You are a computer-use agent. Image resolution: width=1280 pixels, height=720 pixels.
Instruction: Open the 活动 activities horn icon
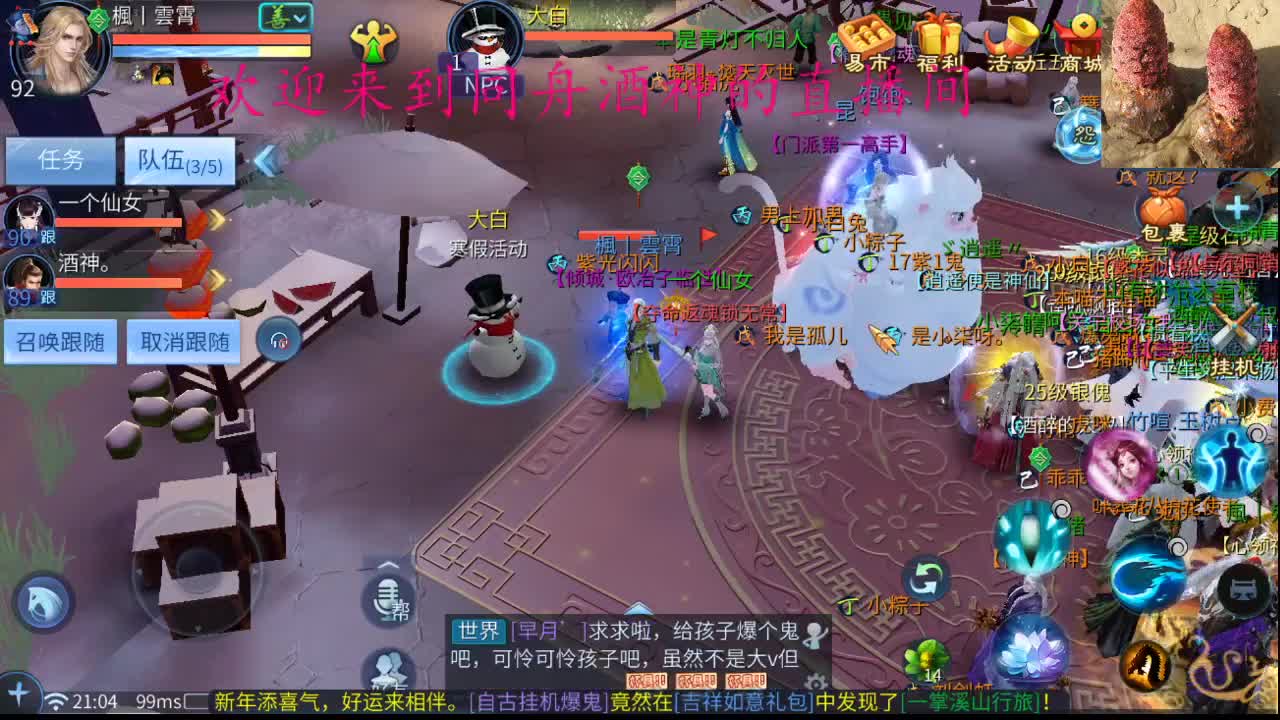click(x=1010, y=37)
